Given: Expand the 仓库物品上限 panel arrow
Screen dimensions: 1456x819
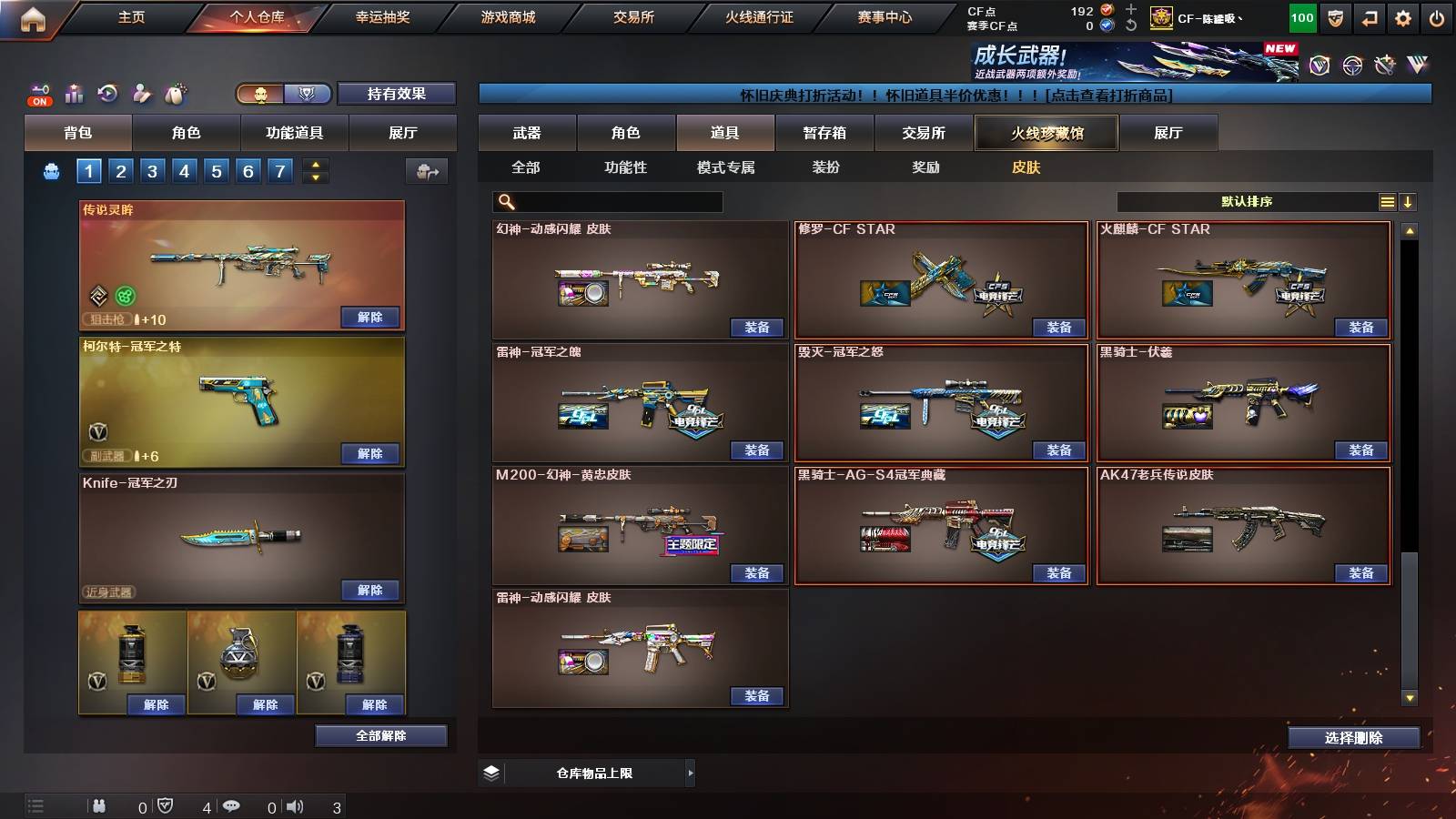Looking at the screenshot, I should pos(689,772).
